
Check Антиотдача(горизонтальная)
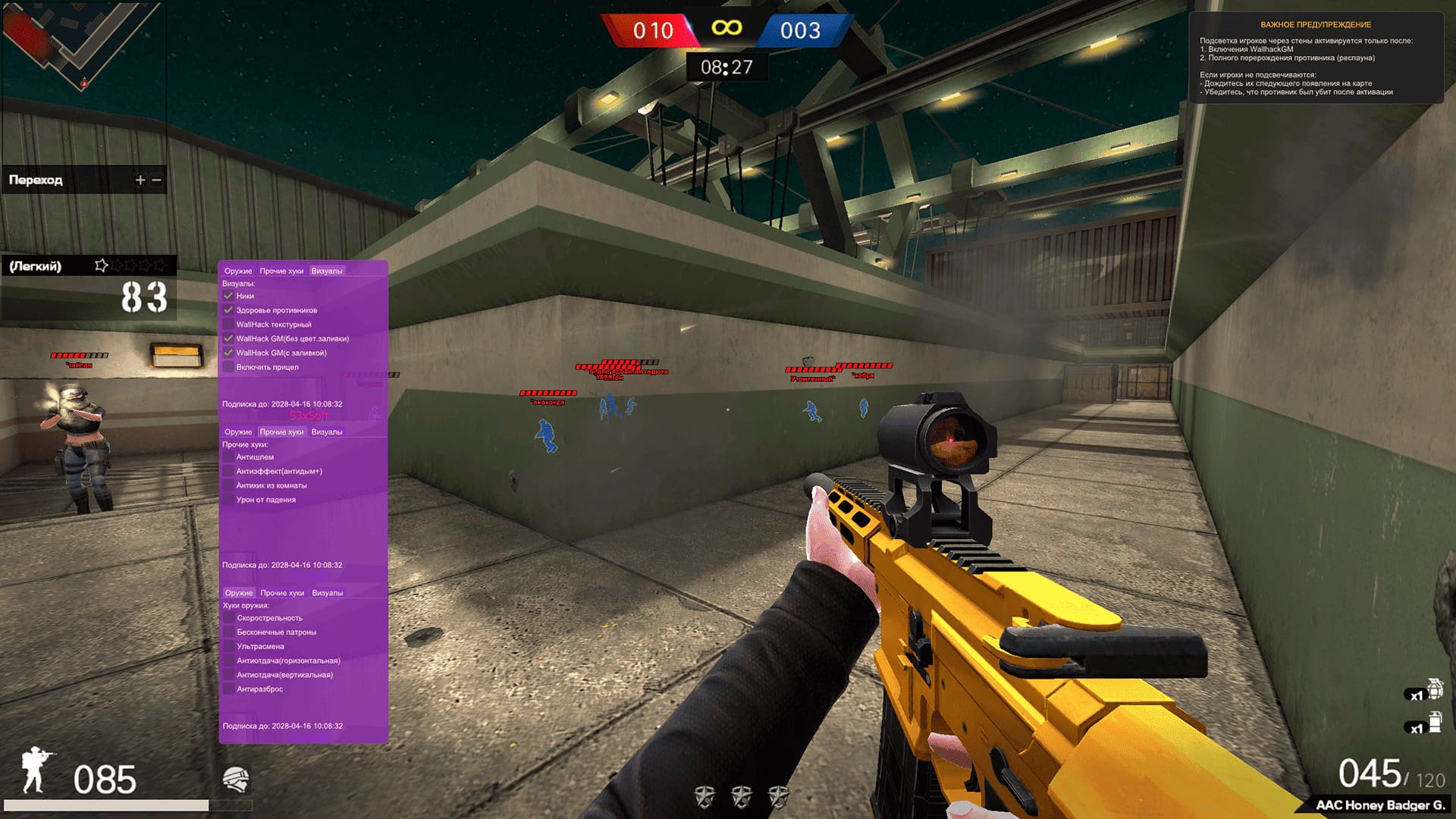(229, 661)
